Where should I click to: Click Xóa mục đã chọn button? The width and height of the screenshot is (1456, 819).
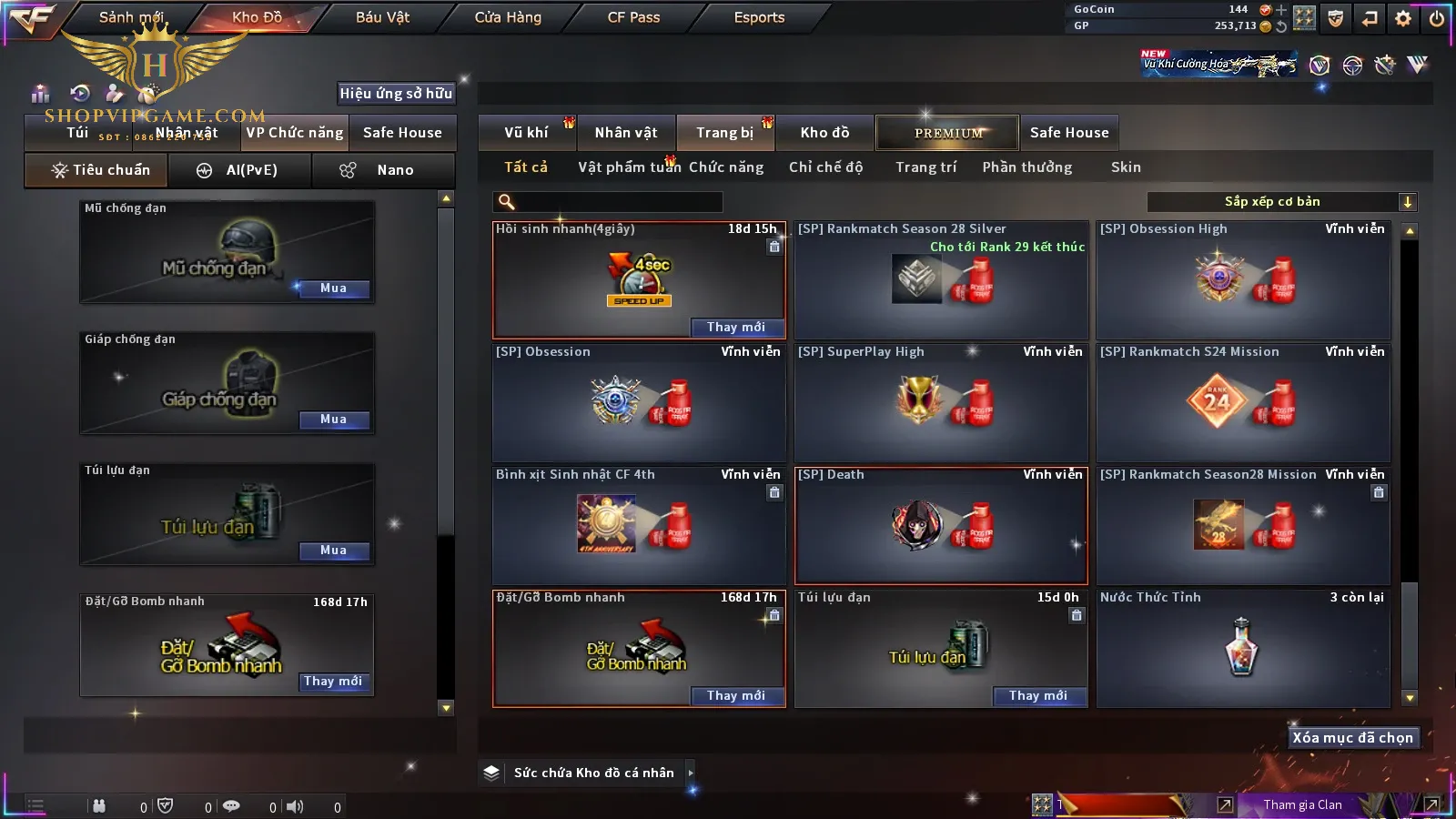pos(1352,738)
